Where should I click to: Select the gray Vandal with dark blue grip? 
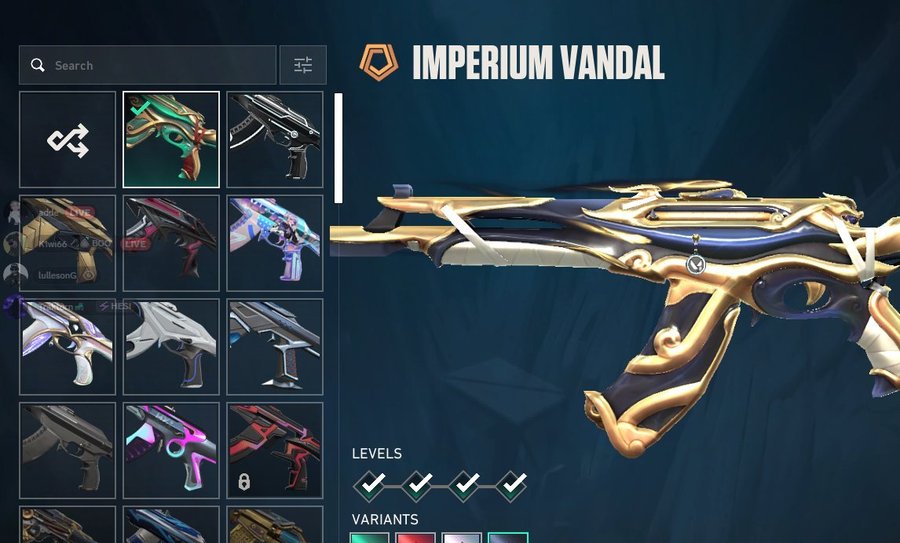click(x=171, y=347)
